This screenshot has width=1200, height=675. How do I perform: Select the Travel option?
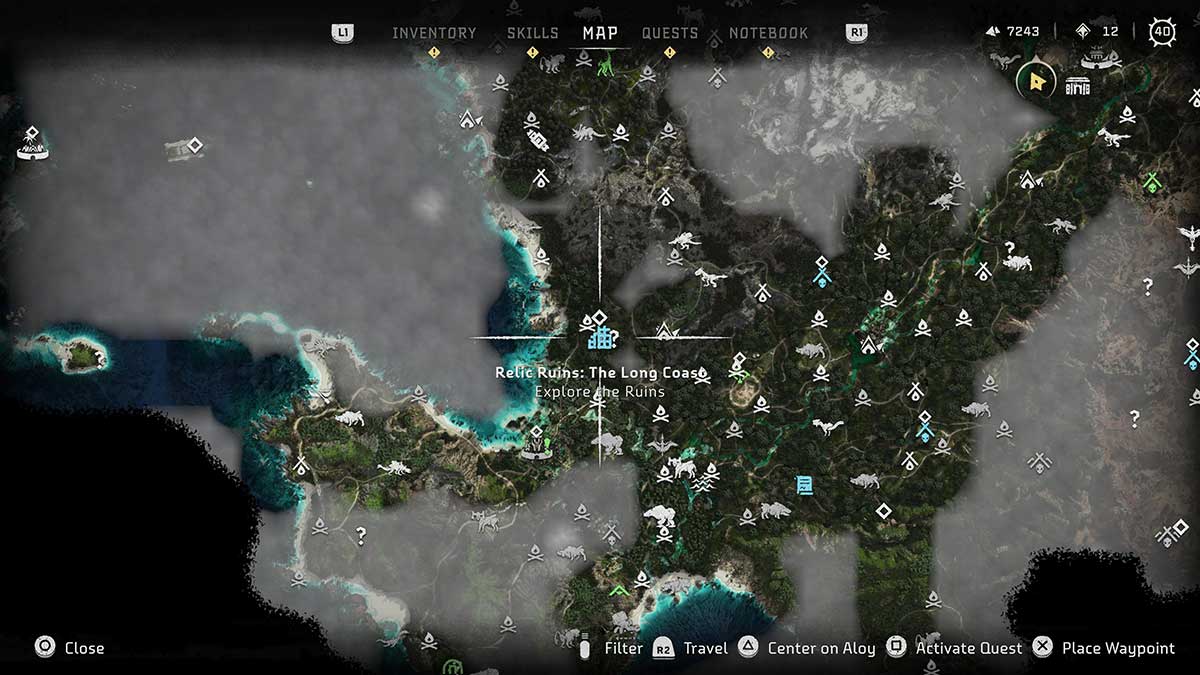[705, 648]
